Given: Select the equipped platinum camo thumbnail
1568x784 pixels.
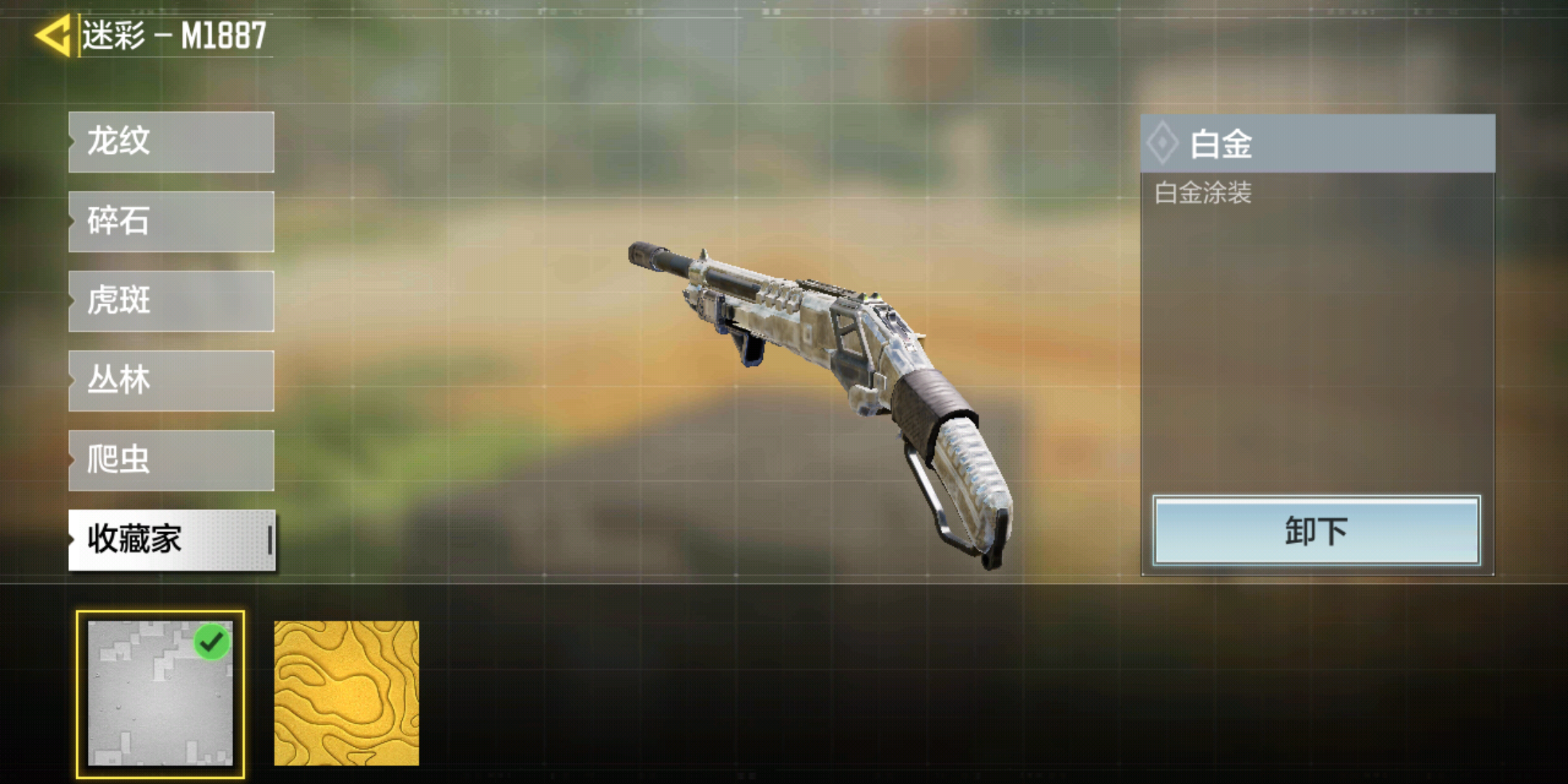Looking at the screenshot, I should [160, 693].
